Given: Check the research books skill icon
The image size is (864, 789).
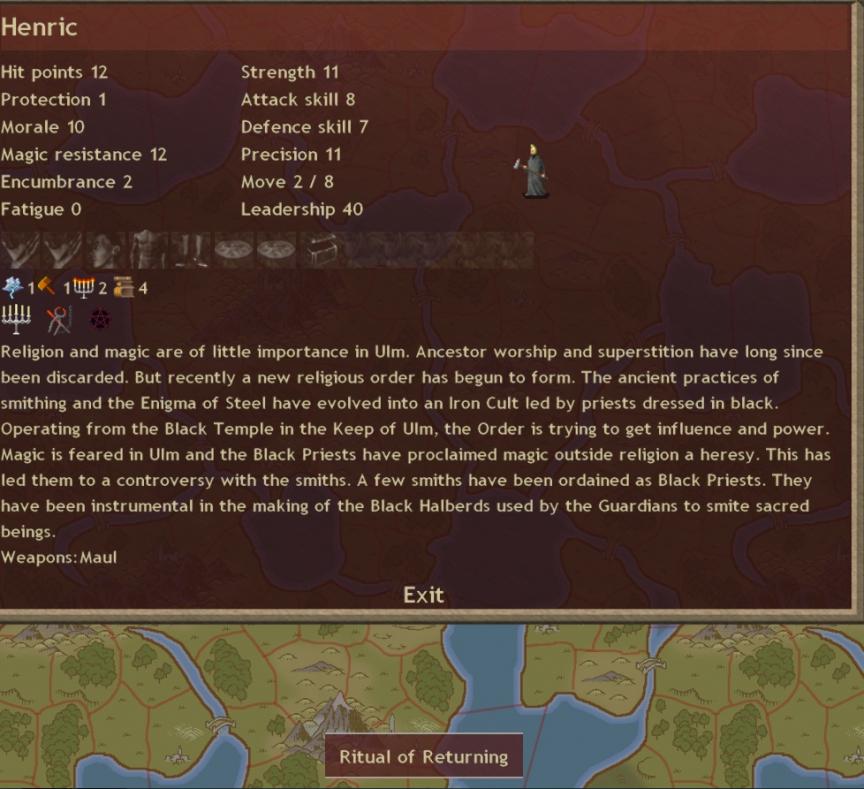Looking at the screenshot, I should coord(124,288).
